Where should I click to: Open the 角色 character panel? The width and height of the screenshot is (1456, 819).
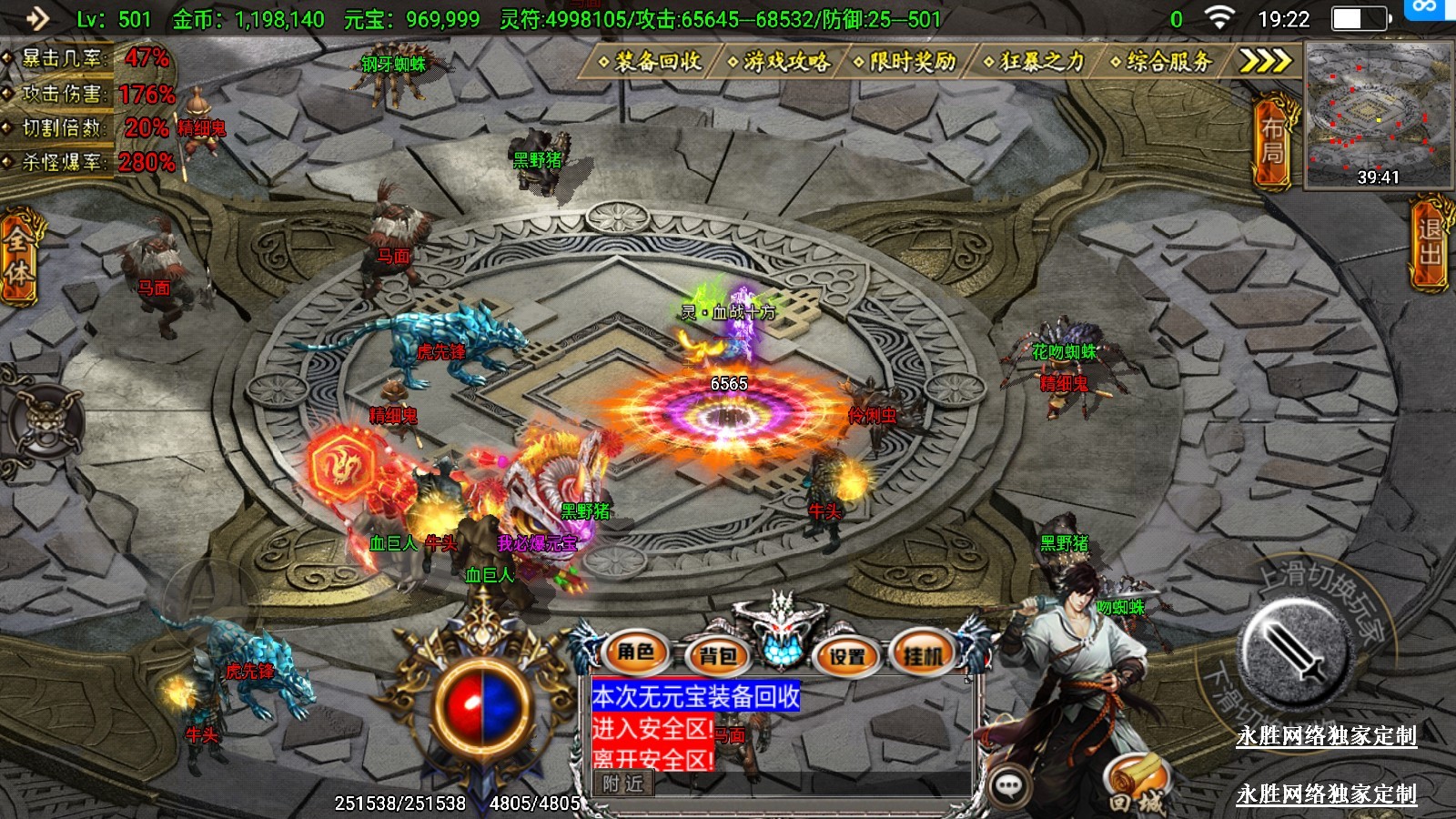[636, 652]
